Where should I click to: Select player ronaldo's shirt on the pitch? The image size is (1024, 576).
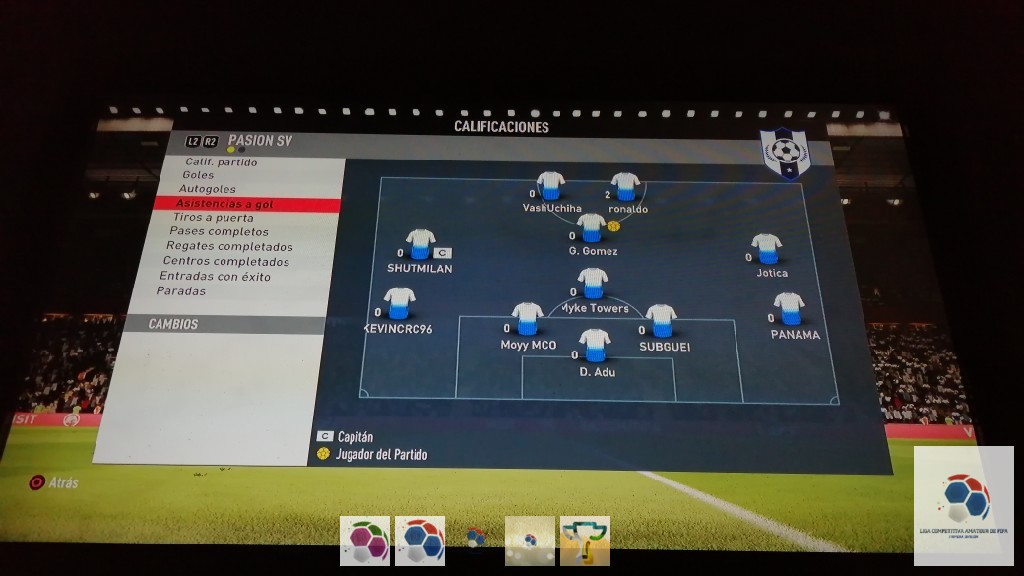click(625, 186)
